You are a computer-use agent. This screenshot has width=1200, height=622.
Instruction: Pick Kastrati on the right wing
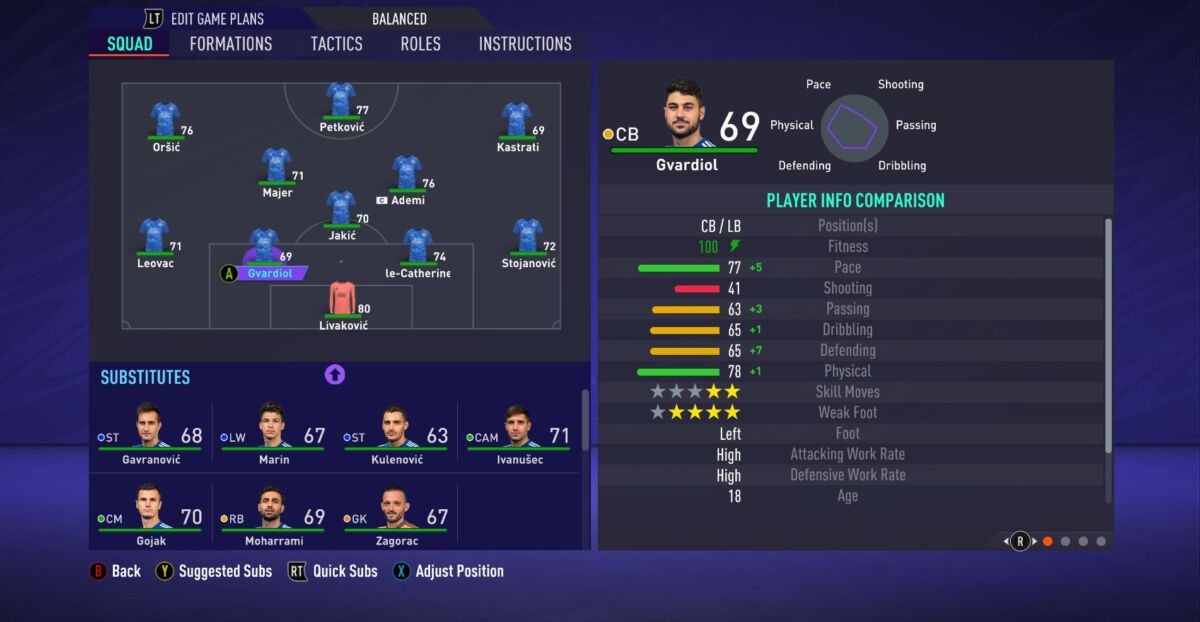click(x=516, y=122)
